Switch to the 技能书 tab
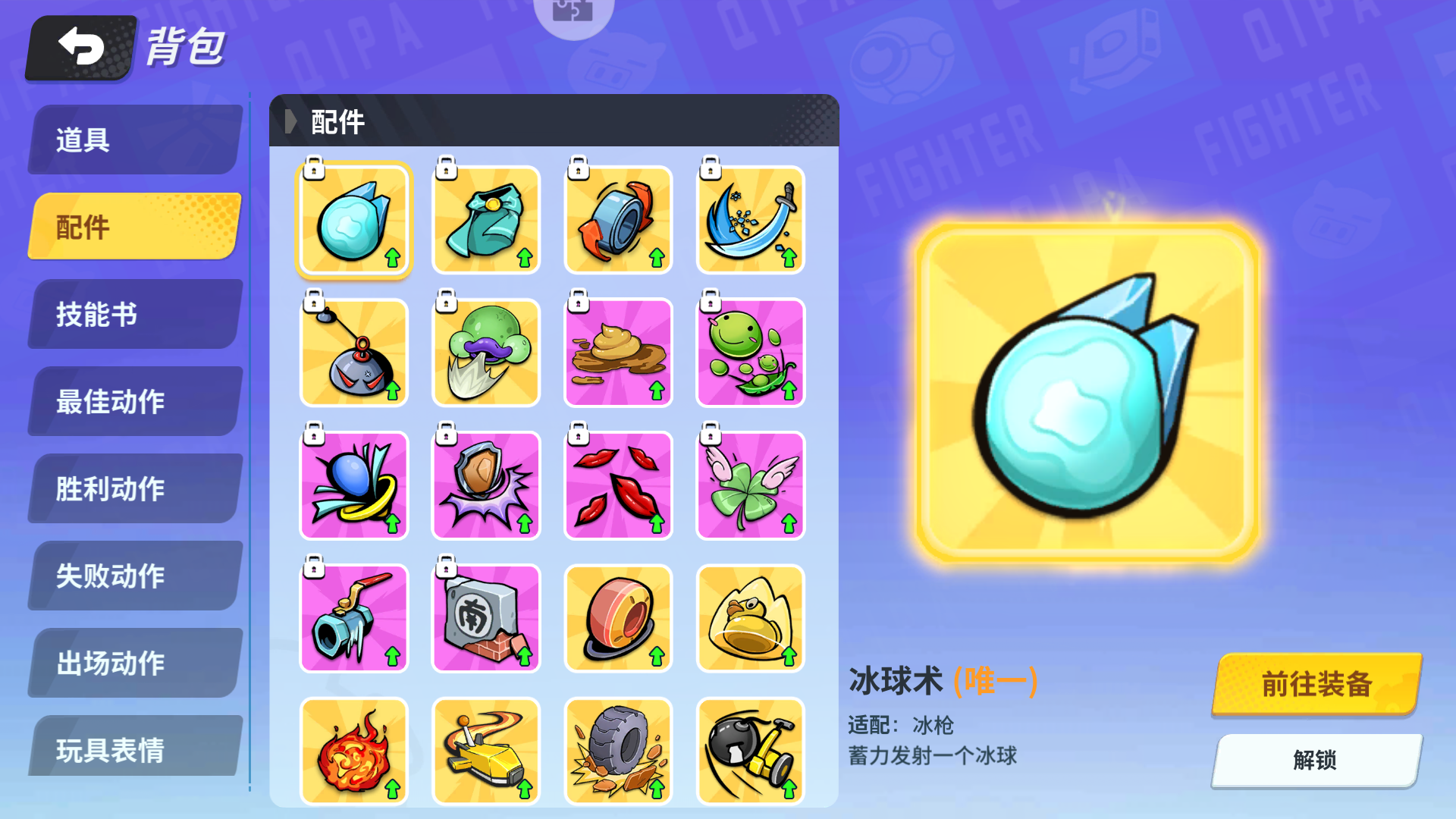Screen dimensions: 1456x819 pos(133,314)
